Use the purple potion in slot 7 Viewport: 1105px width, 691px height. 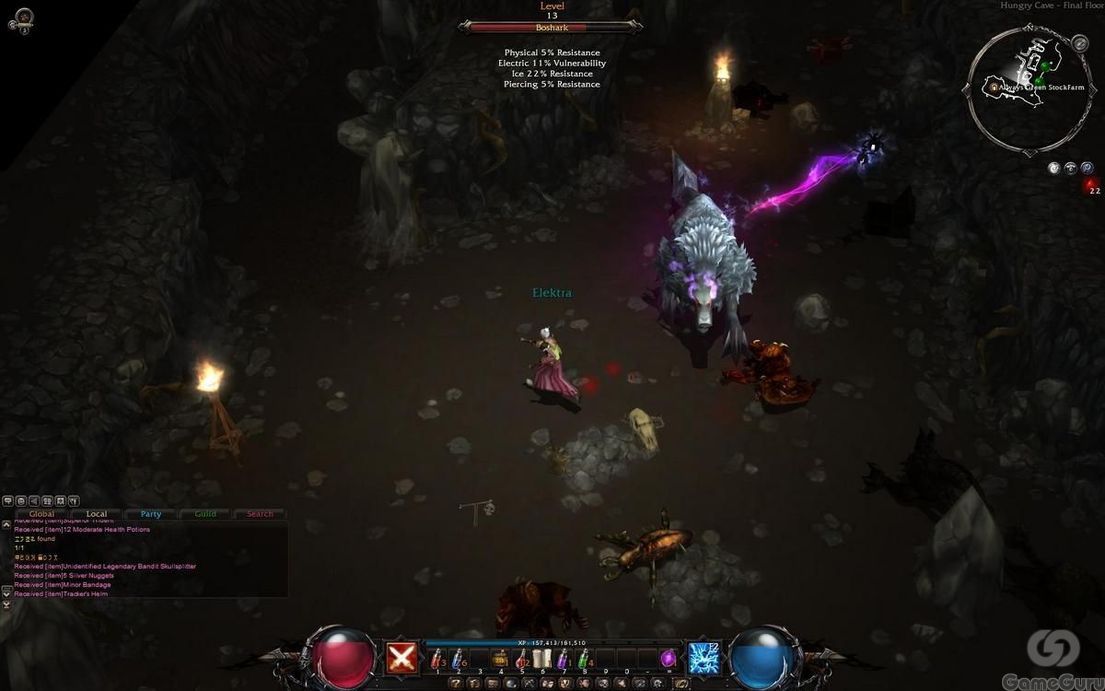(x=563, y=659)
